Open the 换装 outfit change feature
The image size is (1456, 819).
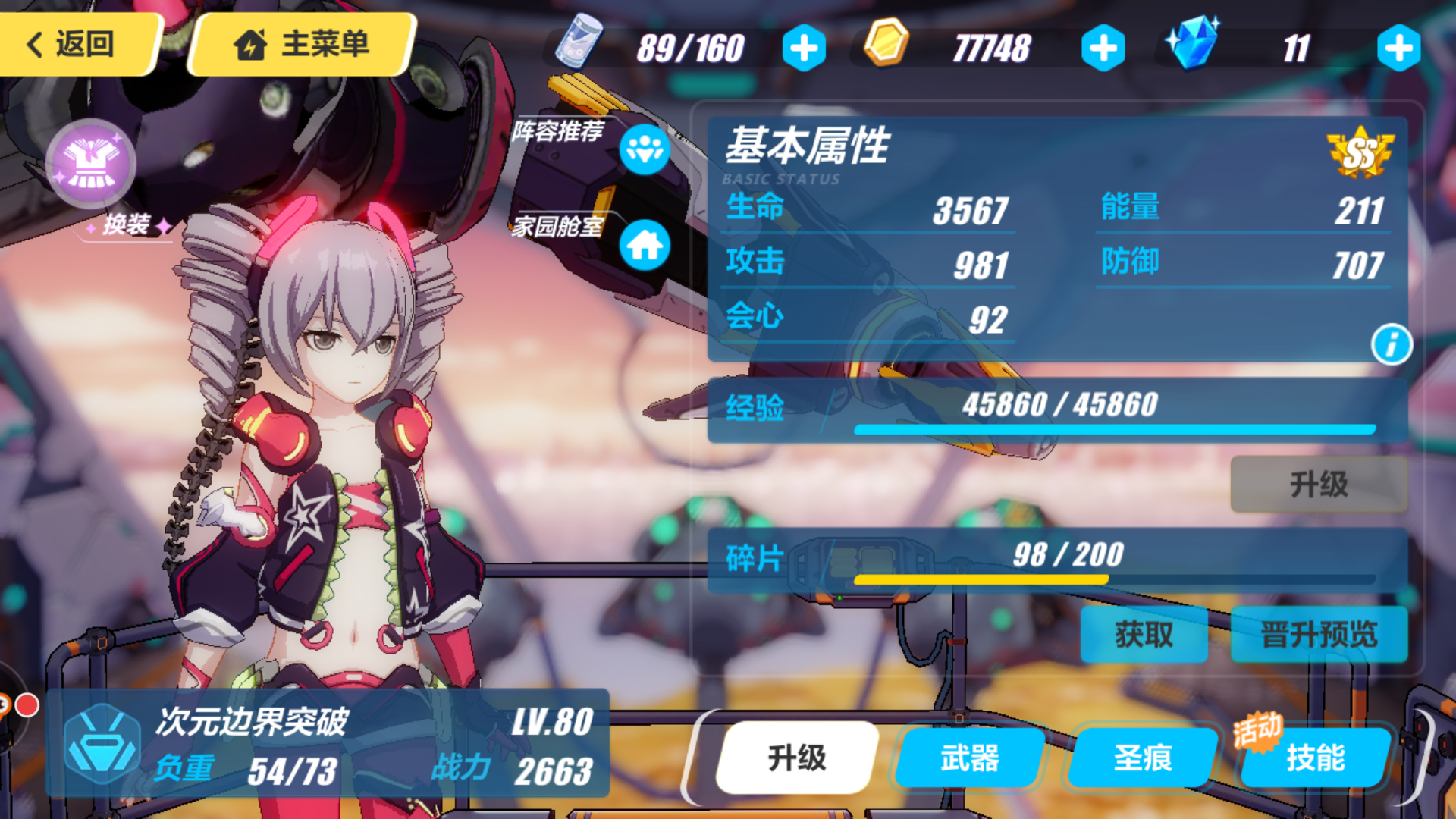93,163
